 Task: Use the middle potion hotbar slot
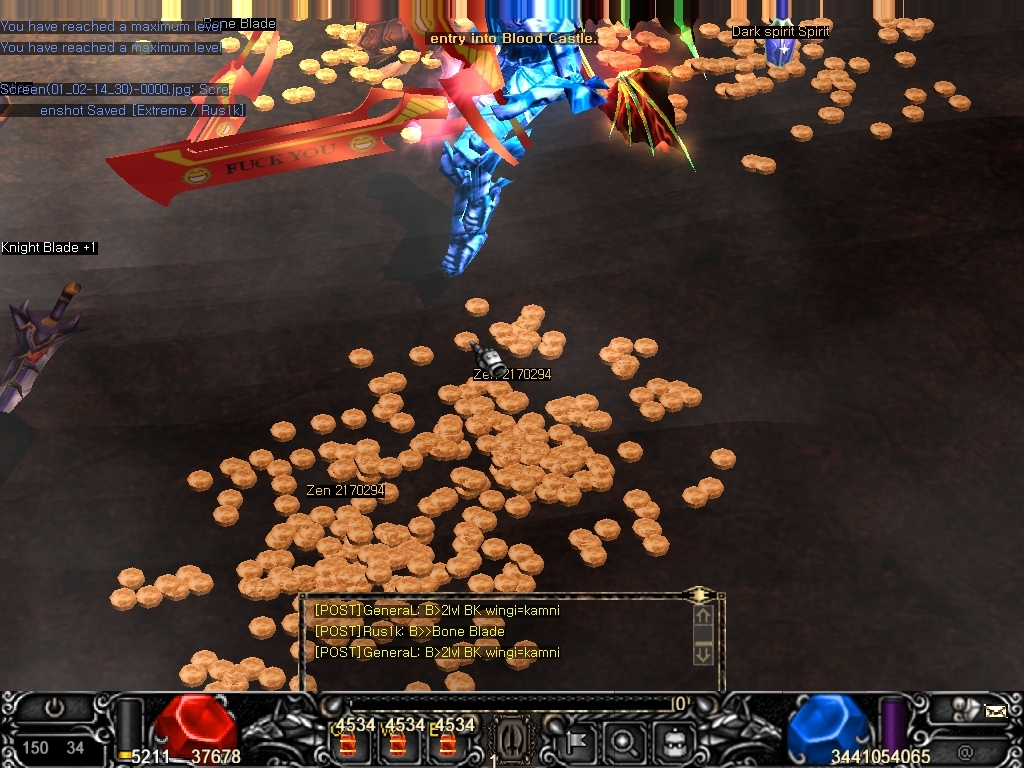[397, 744]
